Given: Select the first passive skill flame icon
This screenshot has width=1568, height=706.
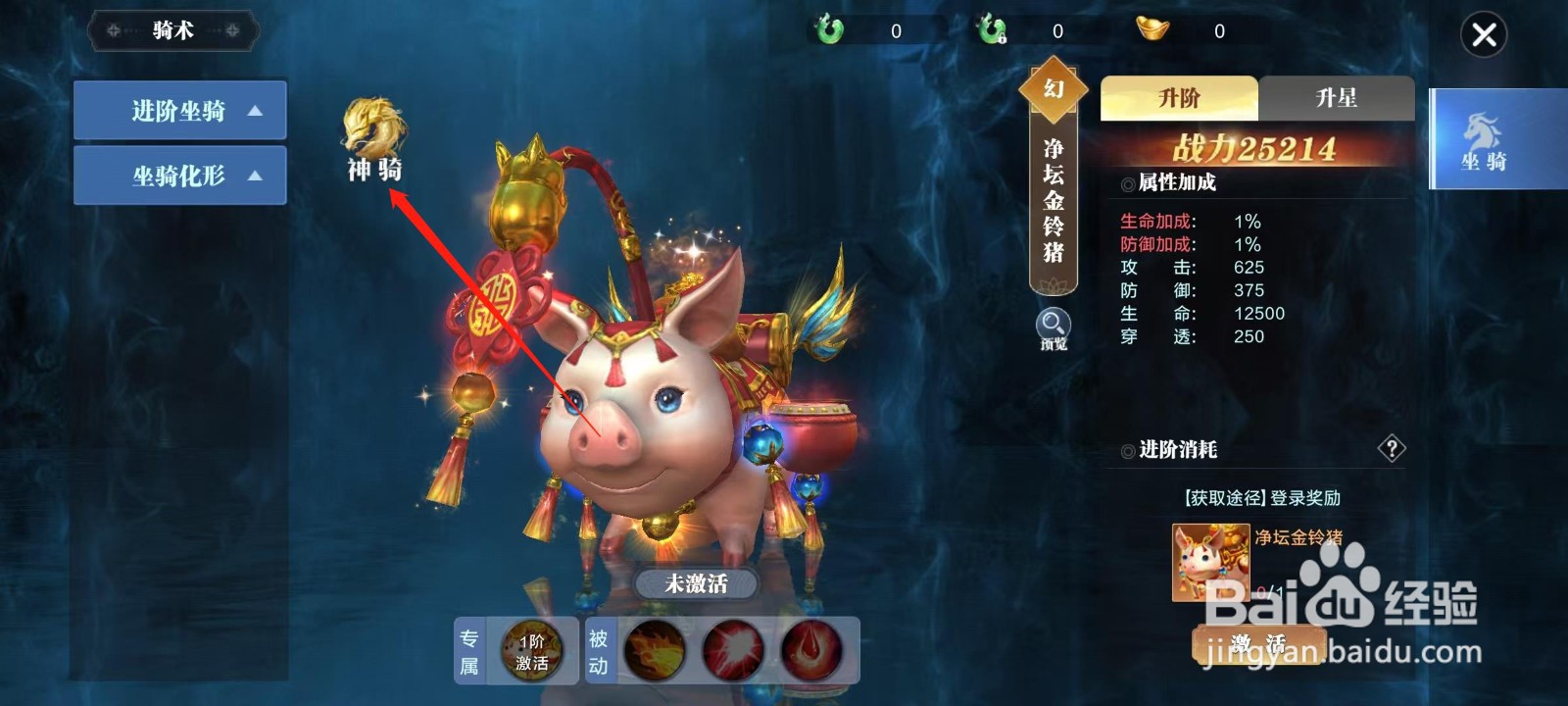Looking at the screenshot, I should click(x=654, y=651).
